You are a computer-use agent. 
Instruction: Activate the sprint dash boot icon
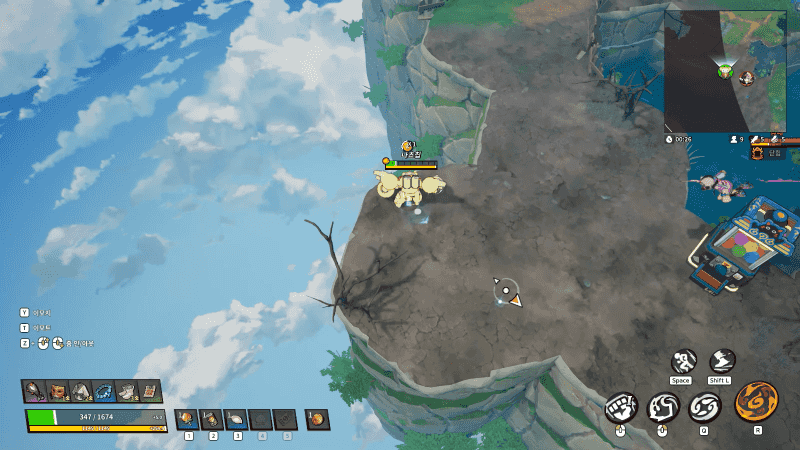click(722, 362)
